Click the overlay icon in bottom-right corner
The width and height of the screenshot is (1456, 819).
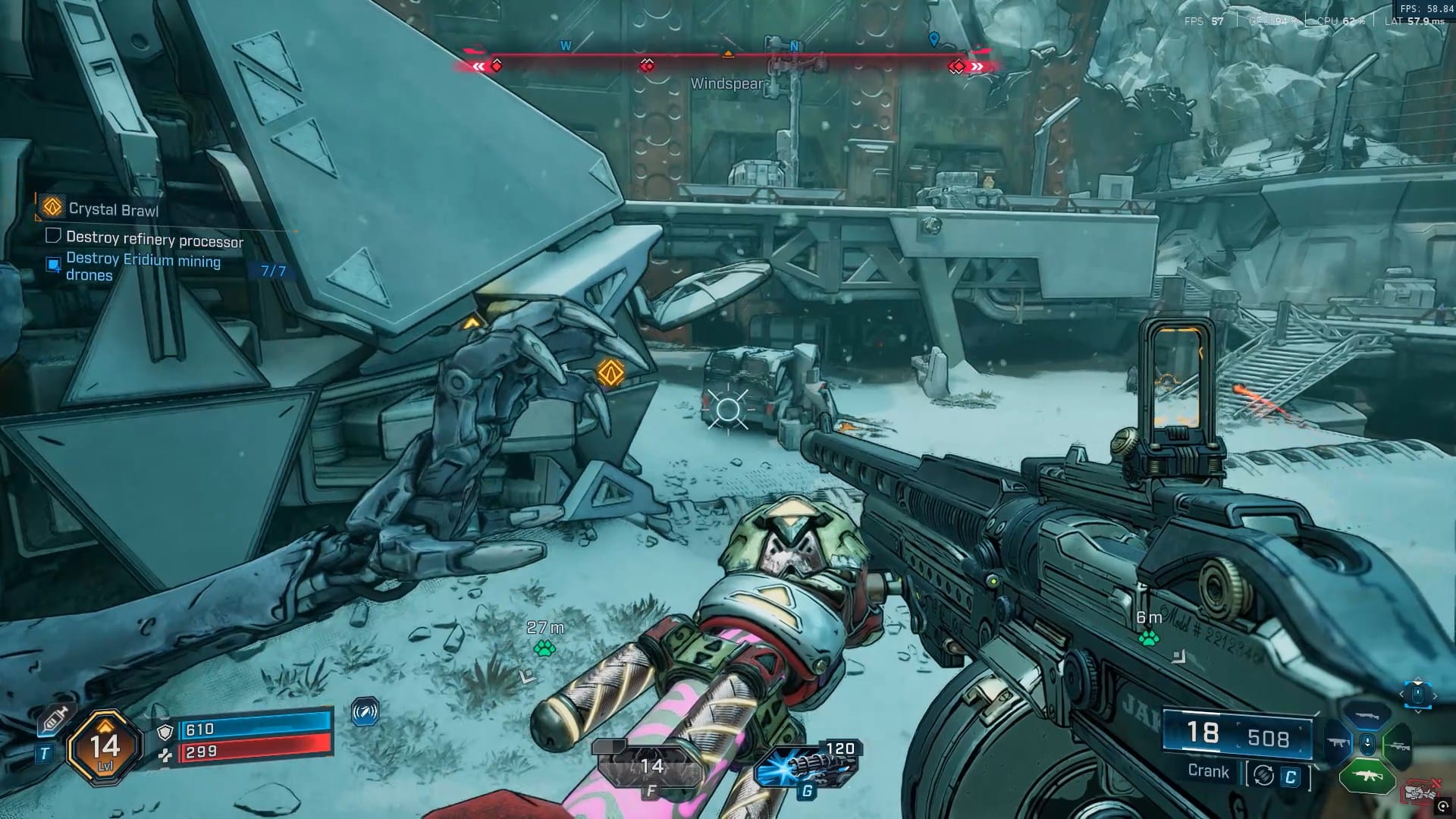1443,808
